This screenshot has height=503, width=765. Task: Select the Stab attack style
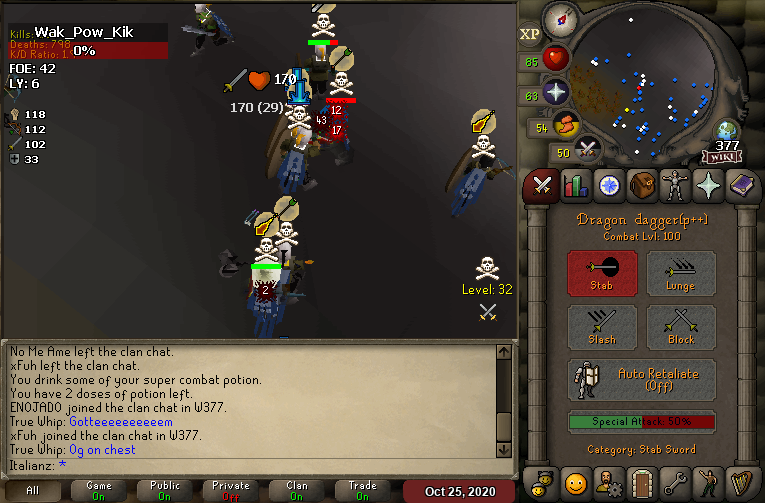(603, 273)
